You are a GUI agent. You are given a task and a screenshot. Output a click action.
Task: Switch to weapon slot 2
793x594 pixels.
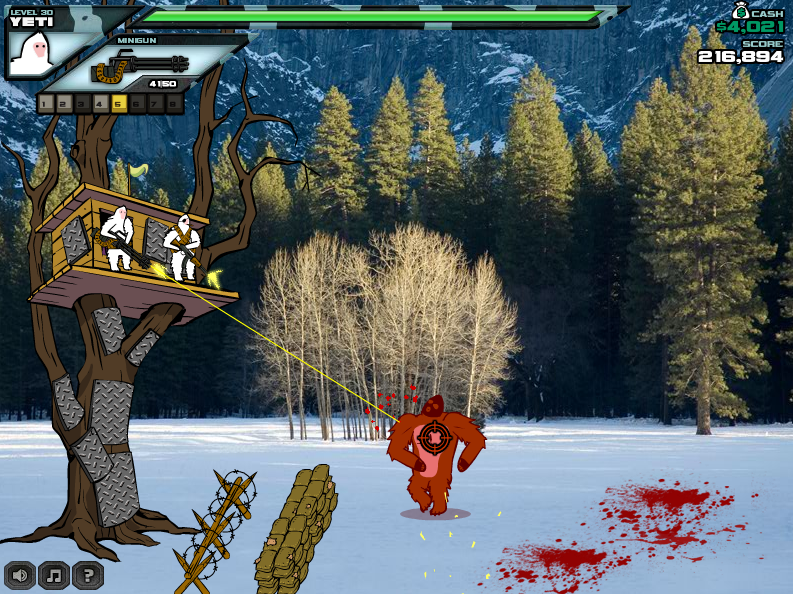[64, 103]
